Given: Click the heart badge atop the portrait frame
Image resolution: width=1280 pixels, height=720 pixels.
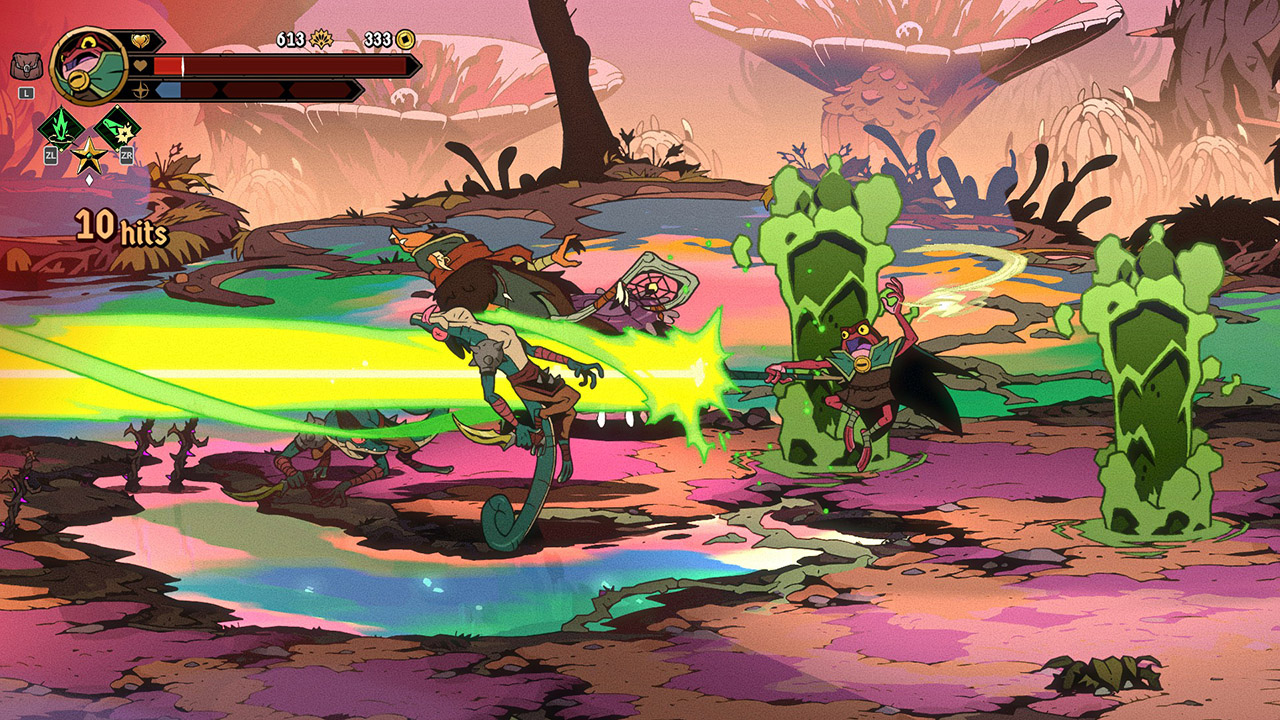Looking at the screenshot, I should (x=141, y=40).
